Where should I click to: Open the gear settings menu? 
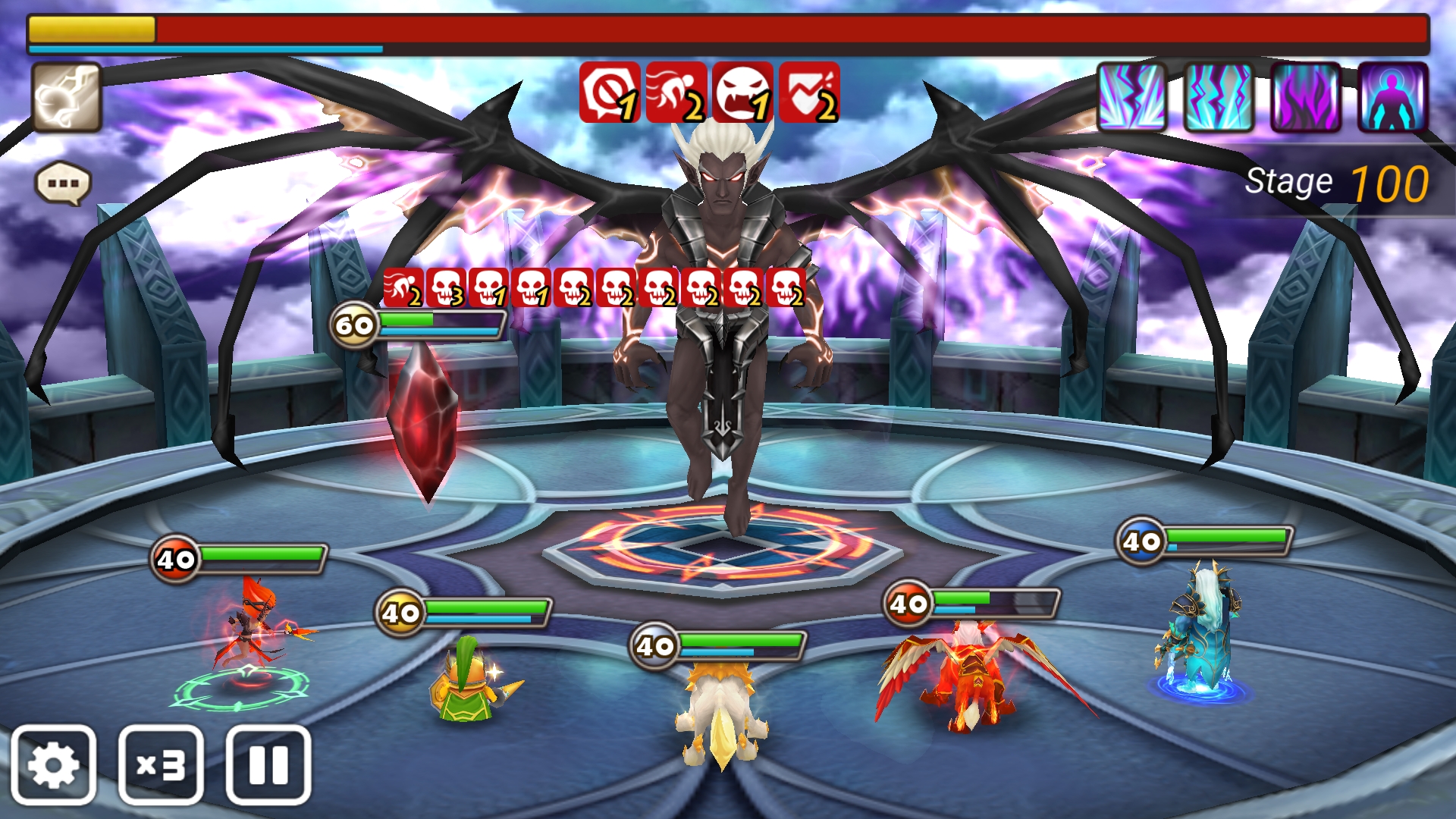point(53,765)
